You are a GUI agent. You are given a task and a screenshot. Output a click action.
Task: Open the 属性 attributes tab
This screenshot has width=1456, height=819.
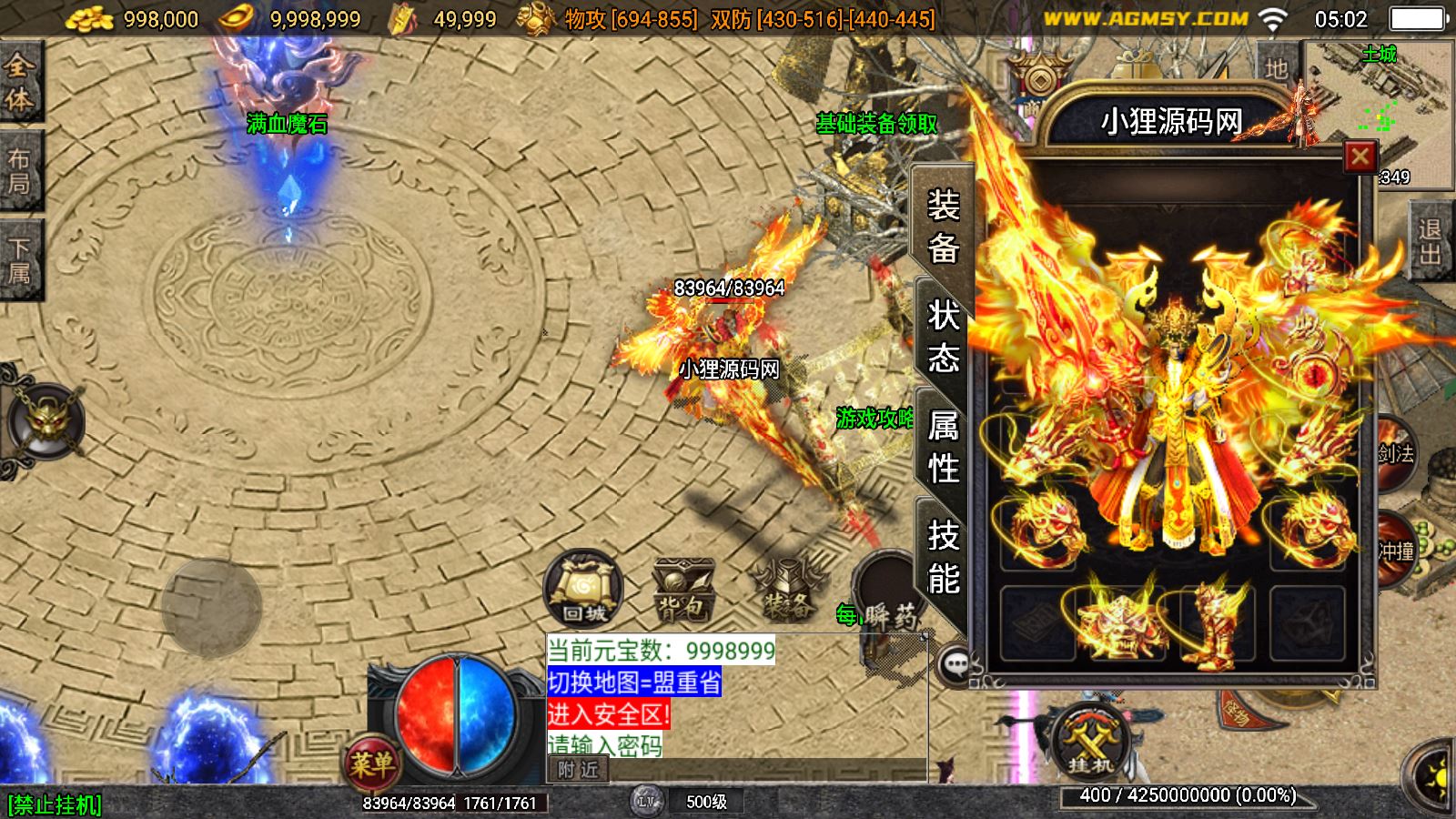943,446
